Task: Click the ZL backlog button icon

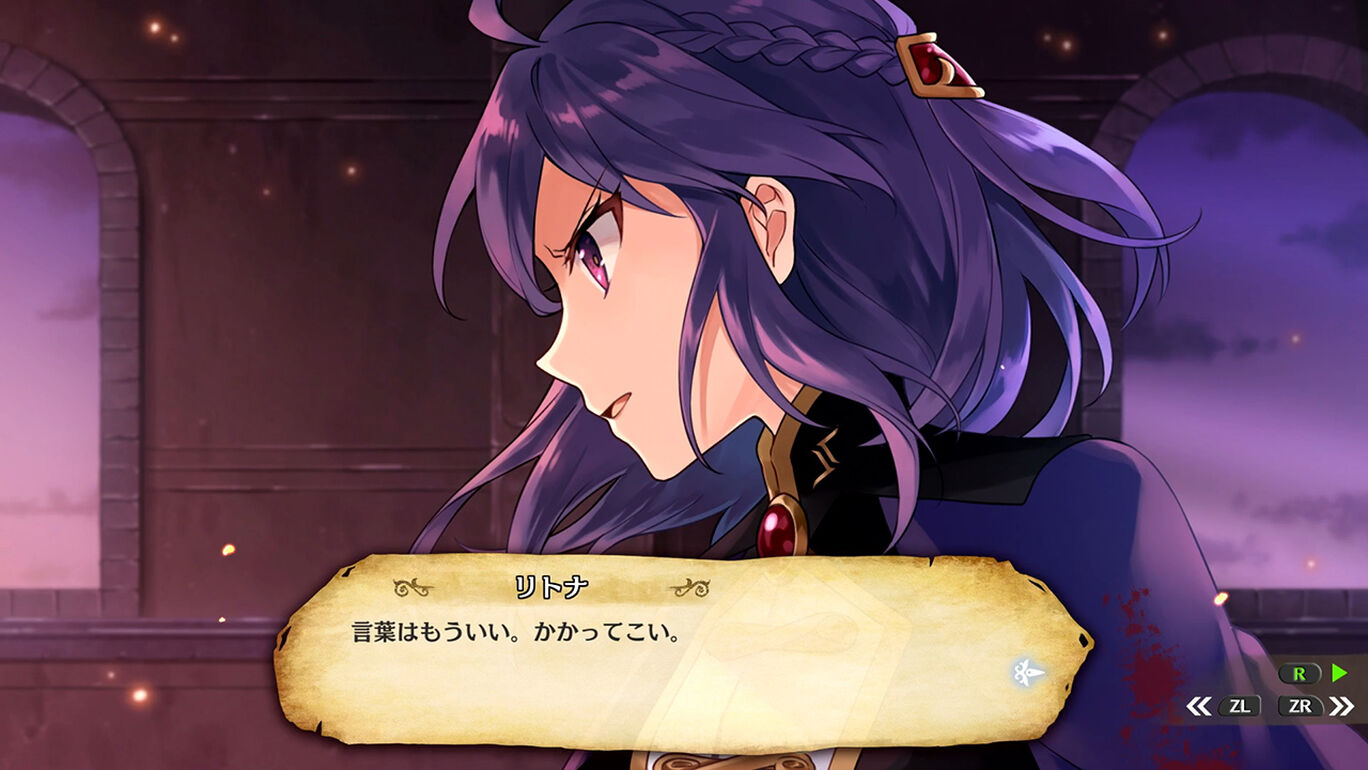Action: pyautogui.click(x=1240, y=705)
